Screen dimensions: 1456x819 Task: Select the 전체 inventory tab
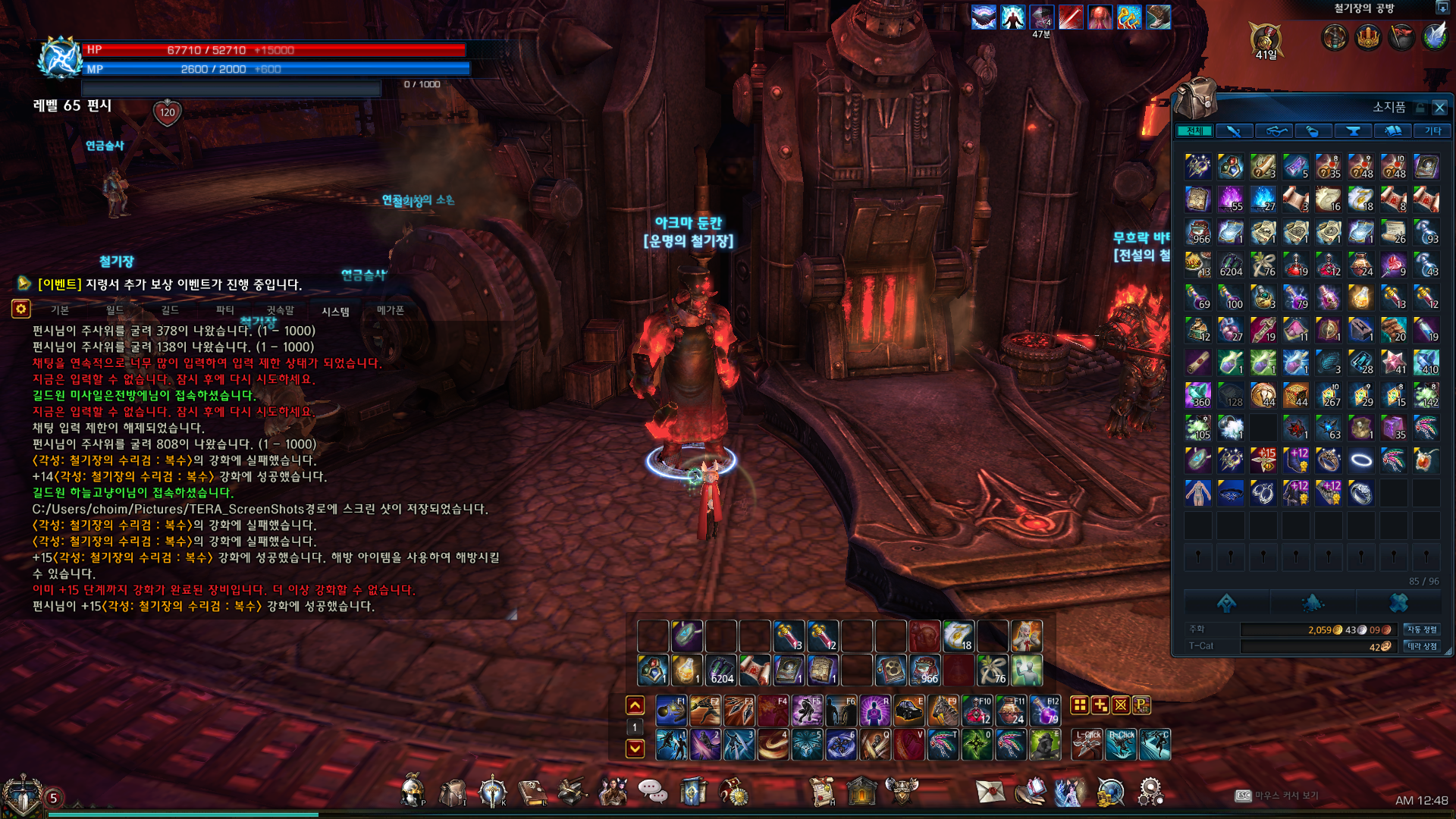pos(1194,131)
